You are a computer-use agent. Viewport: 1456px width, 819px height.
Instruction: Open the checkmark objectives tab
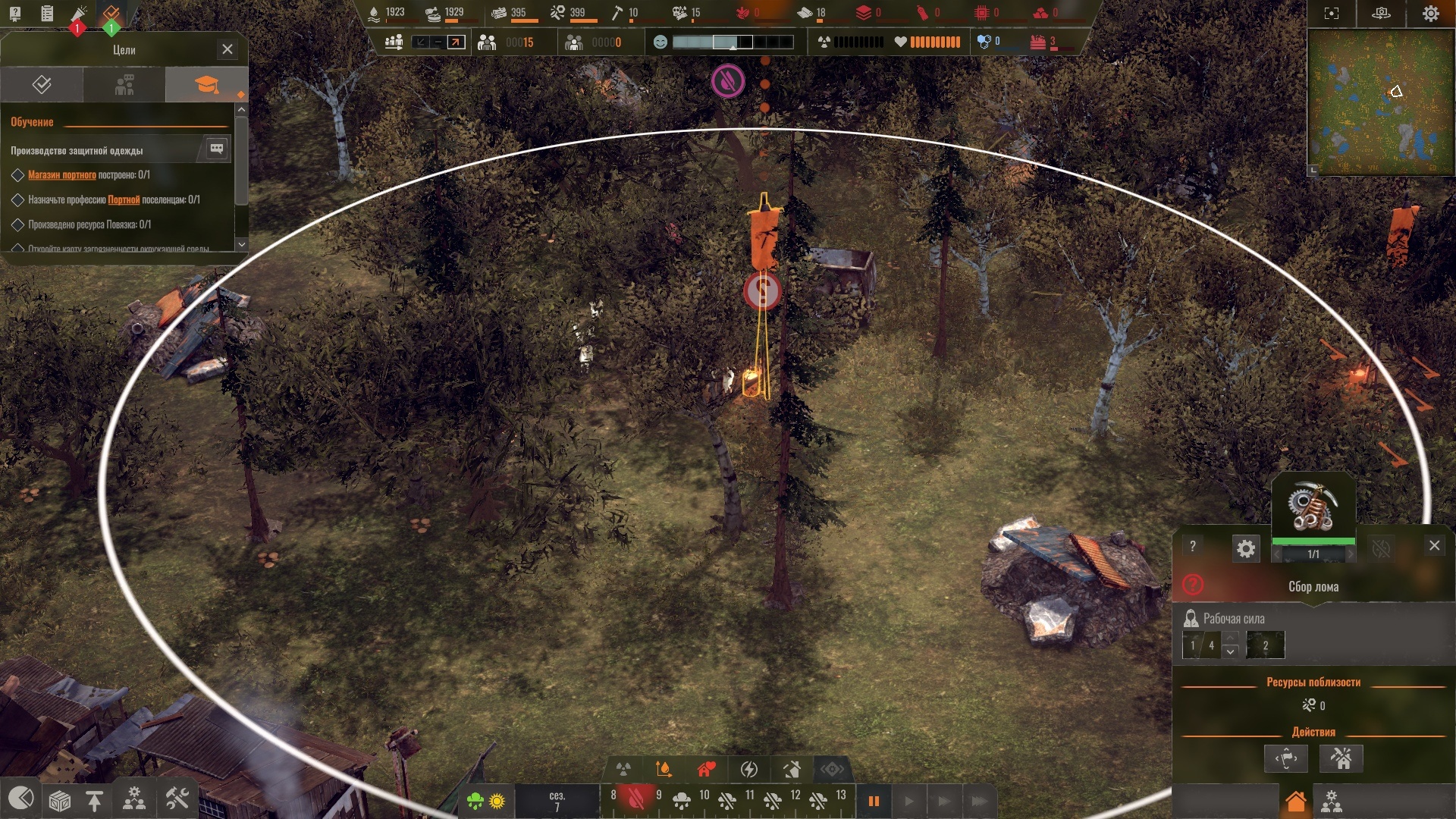[x=42, y=84]
